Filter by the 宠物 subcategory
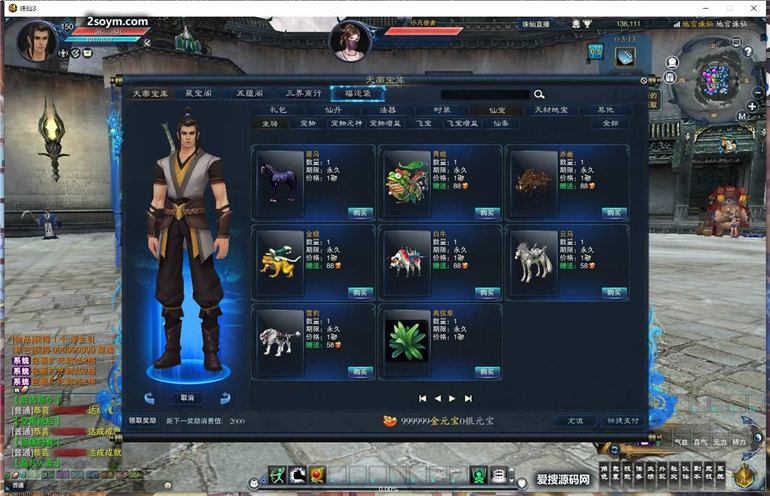770x496 pixels. coord(308,124)
